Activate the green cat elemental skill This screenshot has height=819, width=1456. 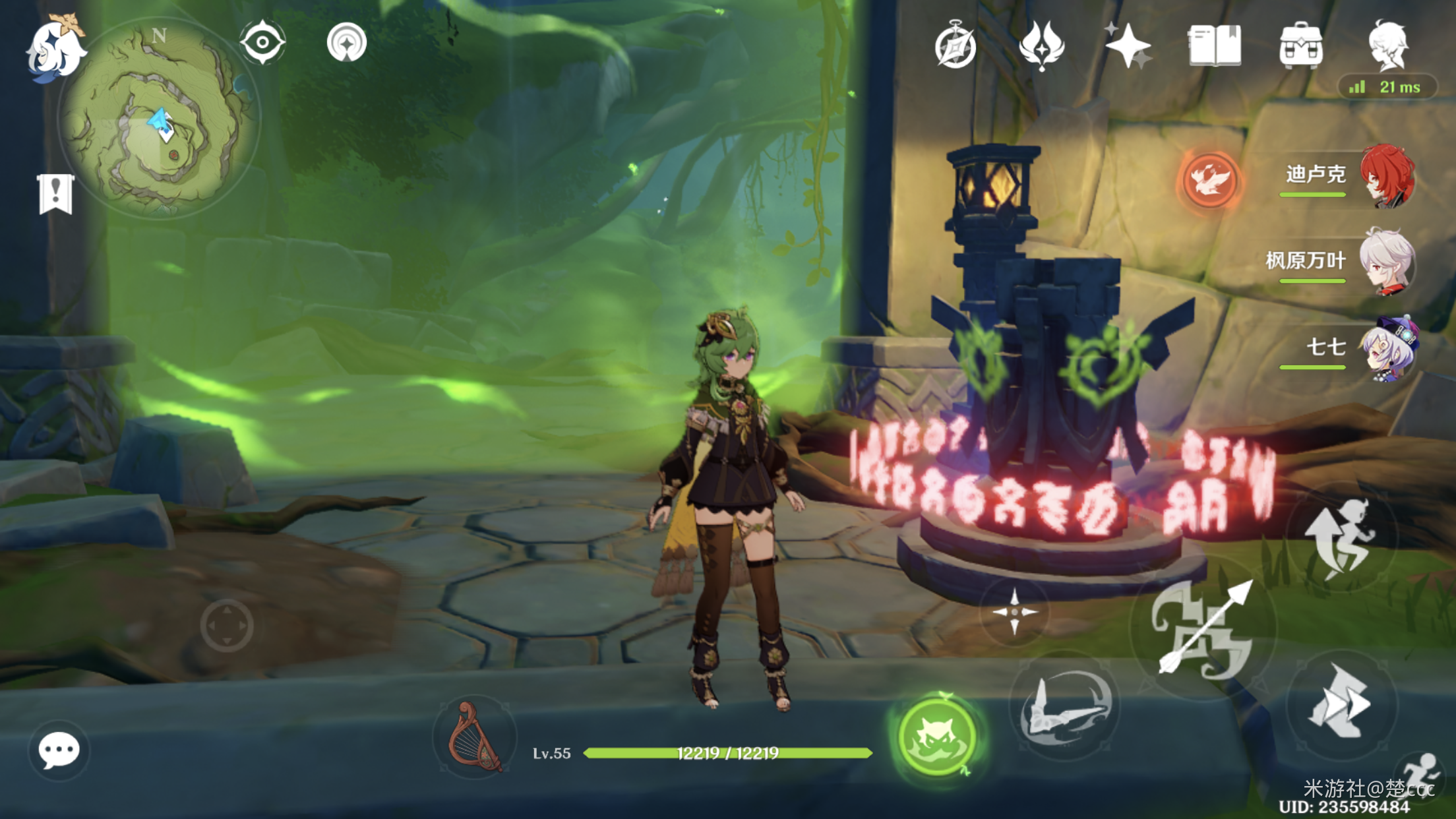coord(937,736)
